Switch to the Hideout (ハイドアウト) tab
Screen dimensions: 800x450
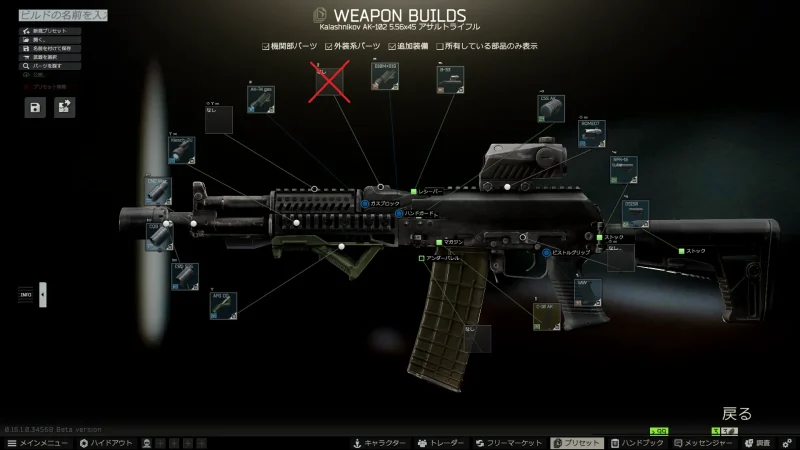(106, 442)
